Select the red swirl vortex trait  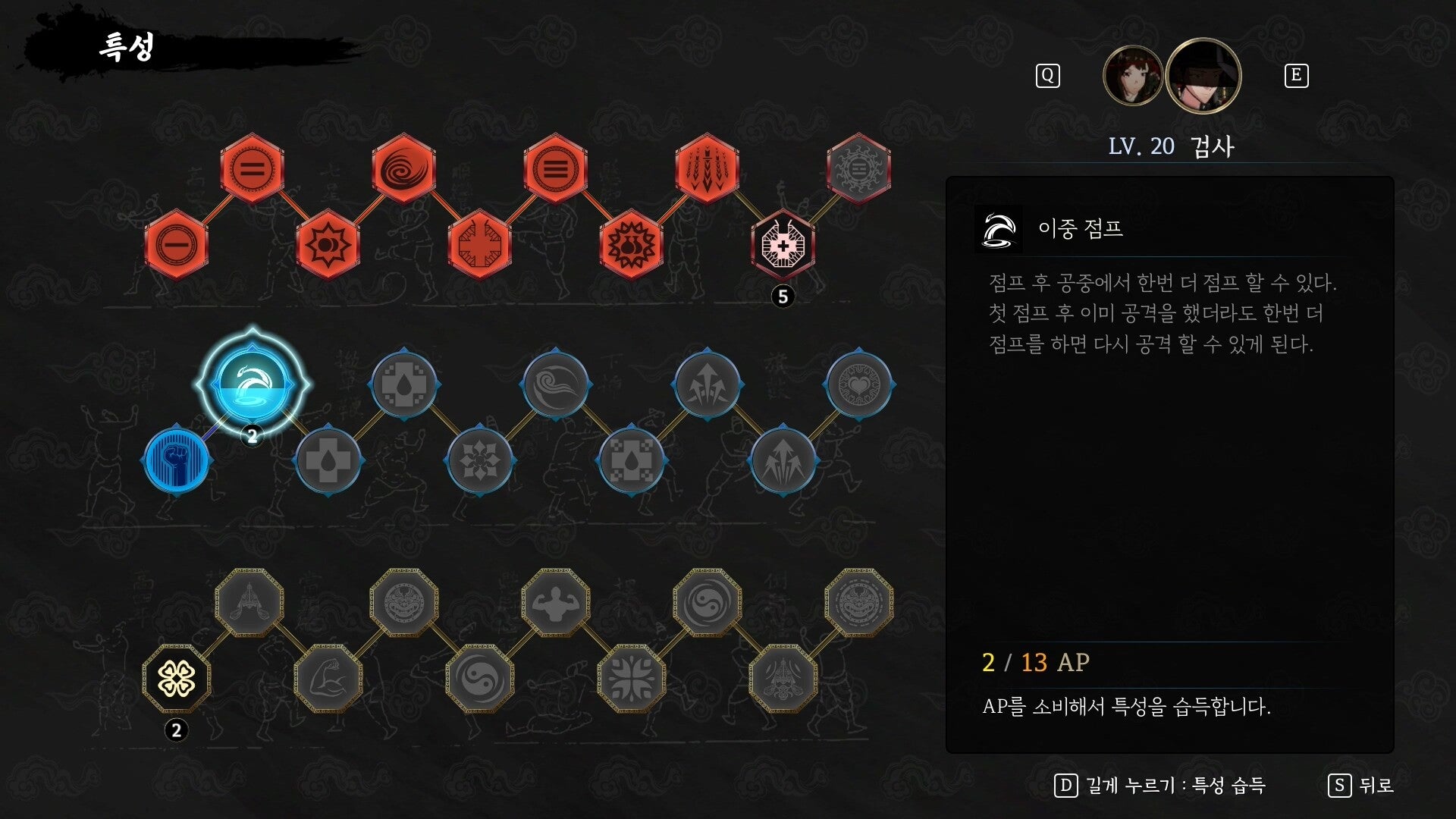pos(403,168)
